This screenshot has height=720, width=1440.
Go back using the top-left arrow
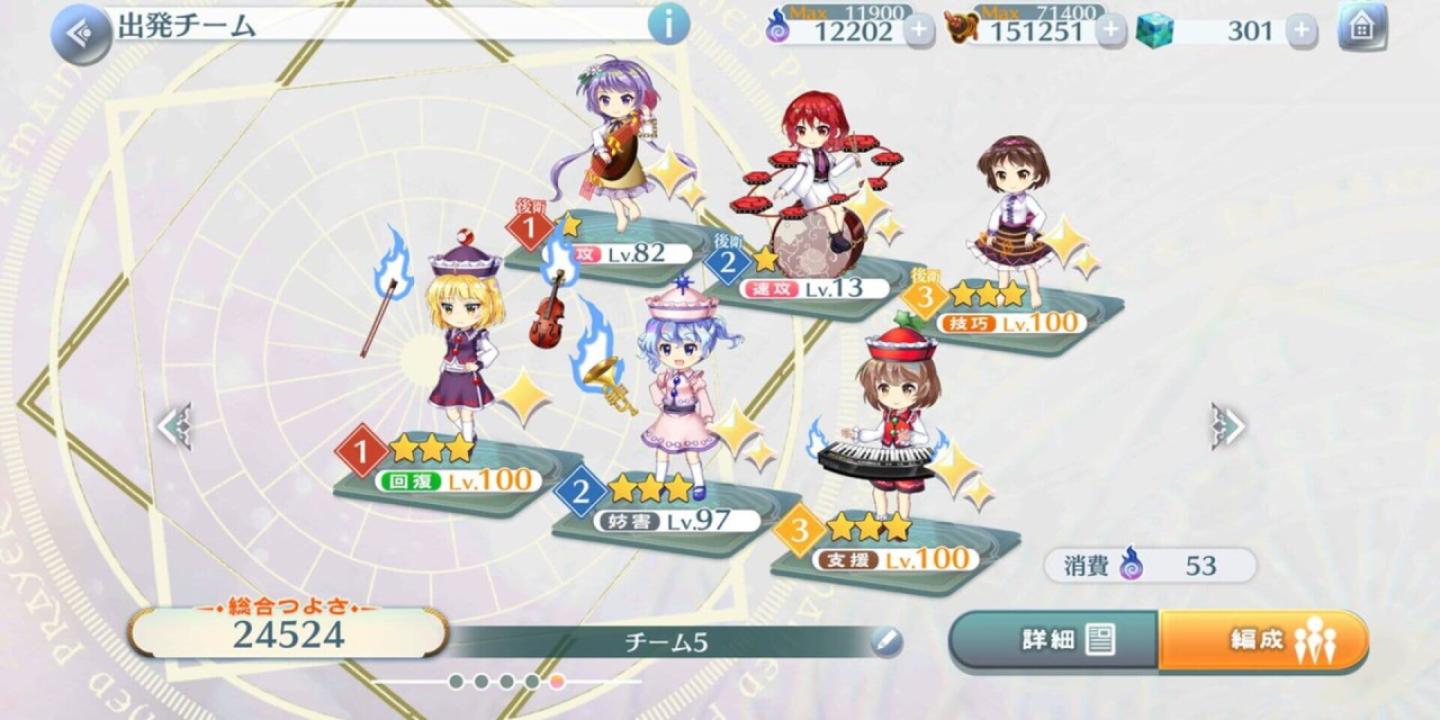coord(80,33)
